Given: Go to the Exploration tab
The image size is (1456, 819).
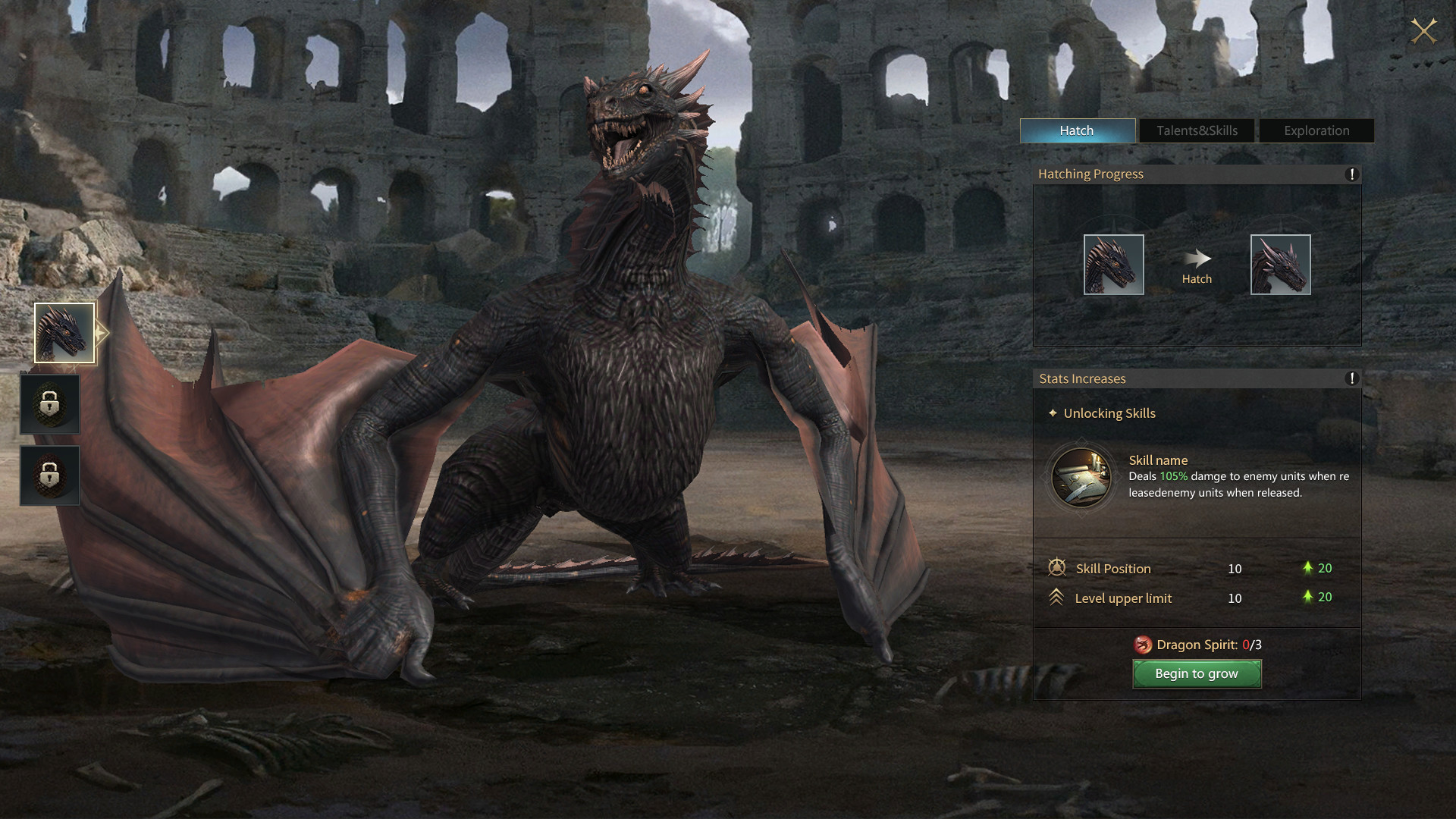Looking at the screenshot, I should coord(1316,130).
